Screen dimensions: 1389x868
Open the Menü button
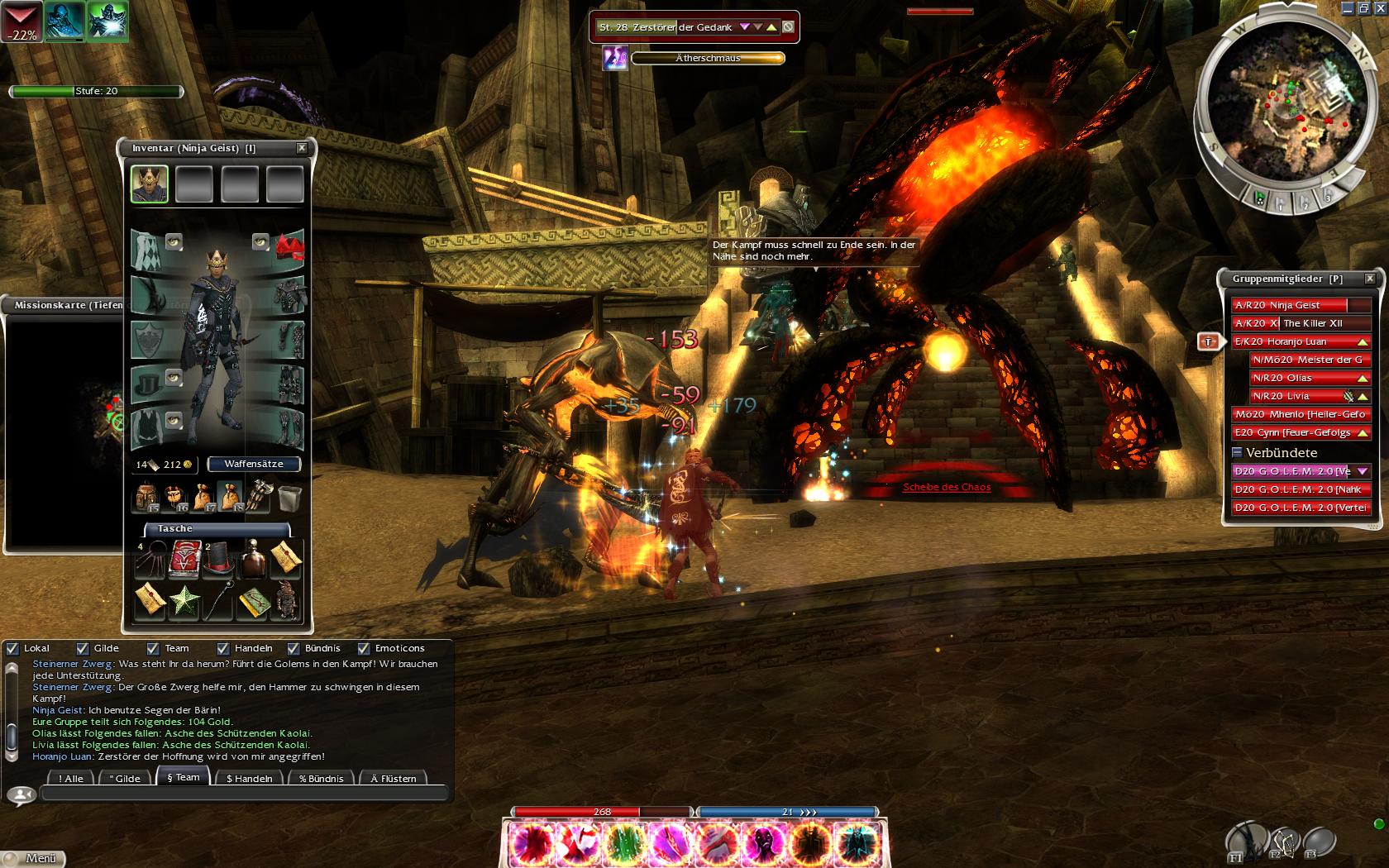click(33, 858)
